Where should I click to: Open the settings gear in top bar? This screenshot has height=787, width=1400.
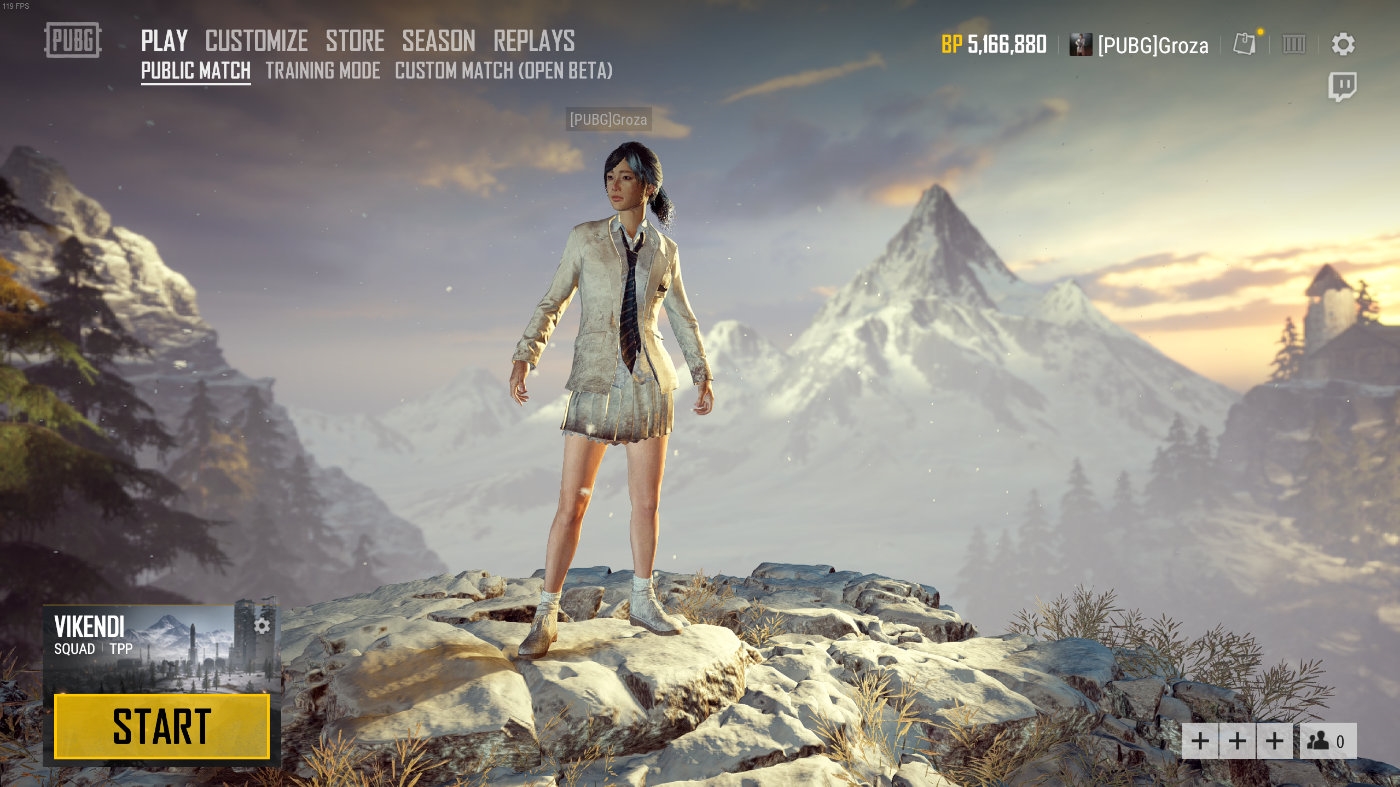[1343, 44]
